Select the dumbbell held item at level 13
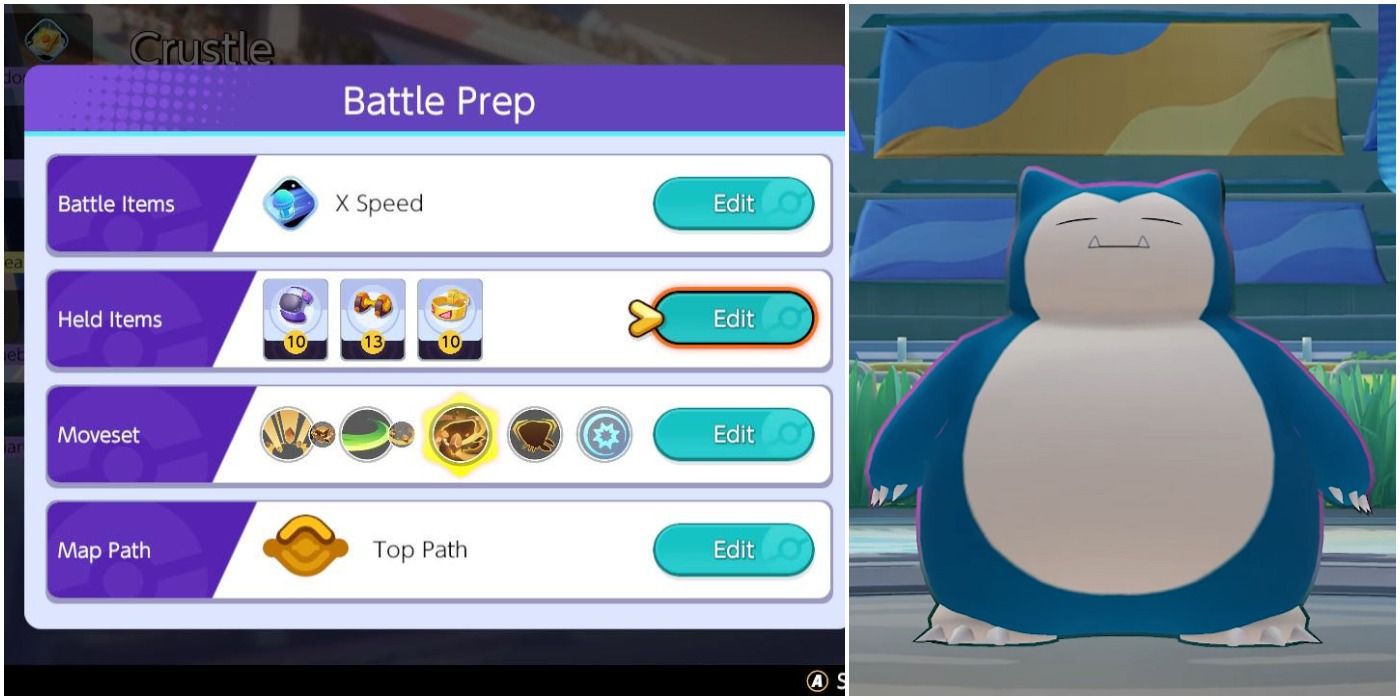The height and width of the screenshot is (700, 1400). (x=373, y=319)
